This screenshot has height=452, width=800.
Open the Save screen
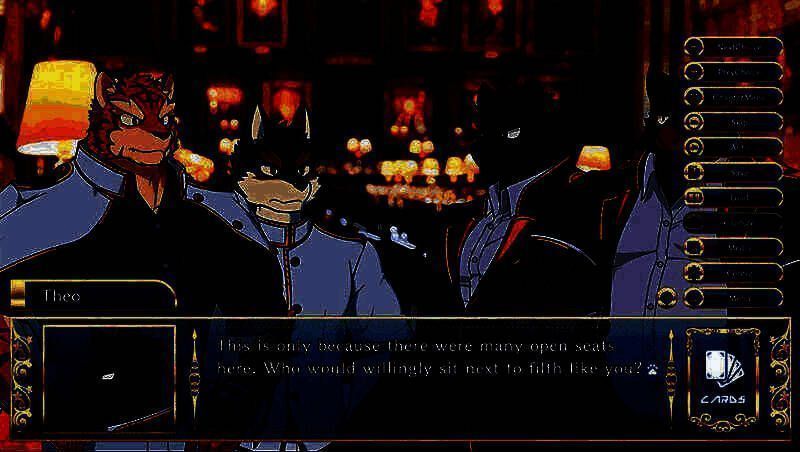tap(733, 172)
